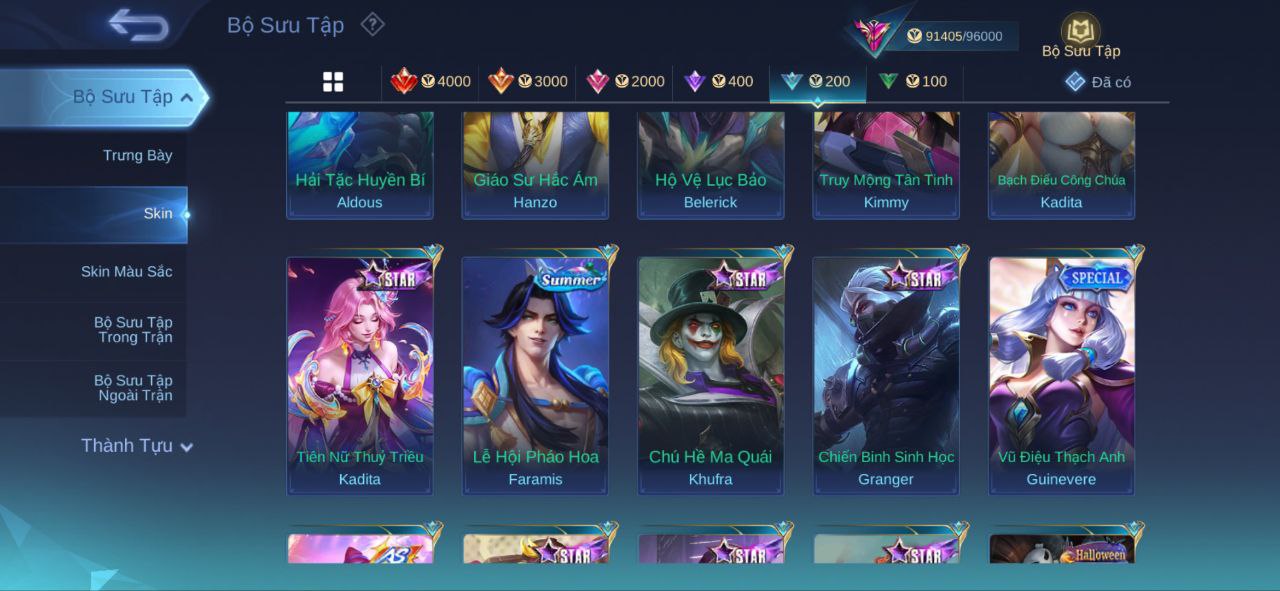This screenshot has width=1280, height=591.
Task: Open the collection help question mark
Action: [x=372, y=24]
